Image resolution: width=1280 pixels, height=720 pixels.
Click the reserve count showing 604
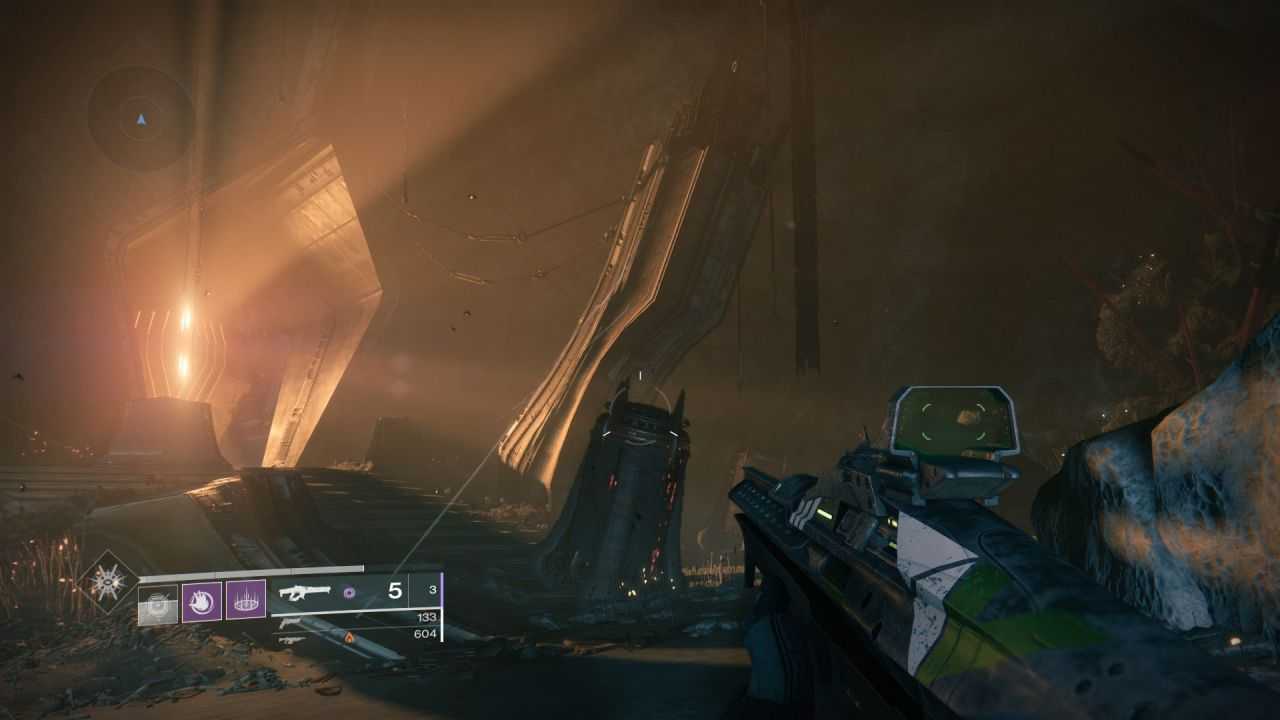(425, 634)
